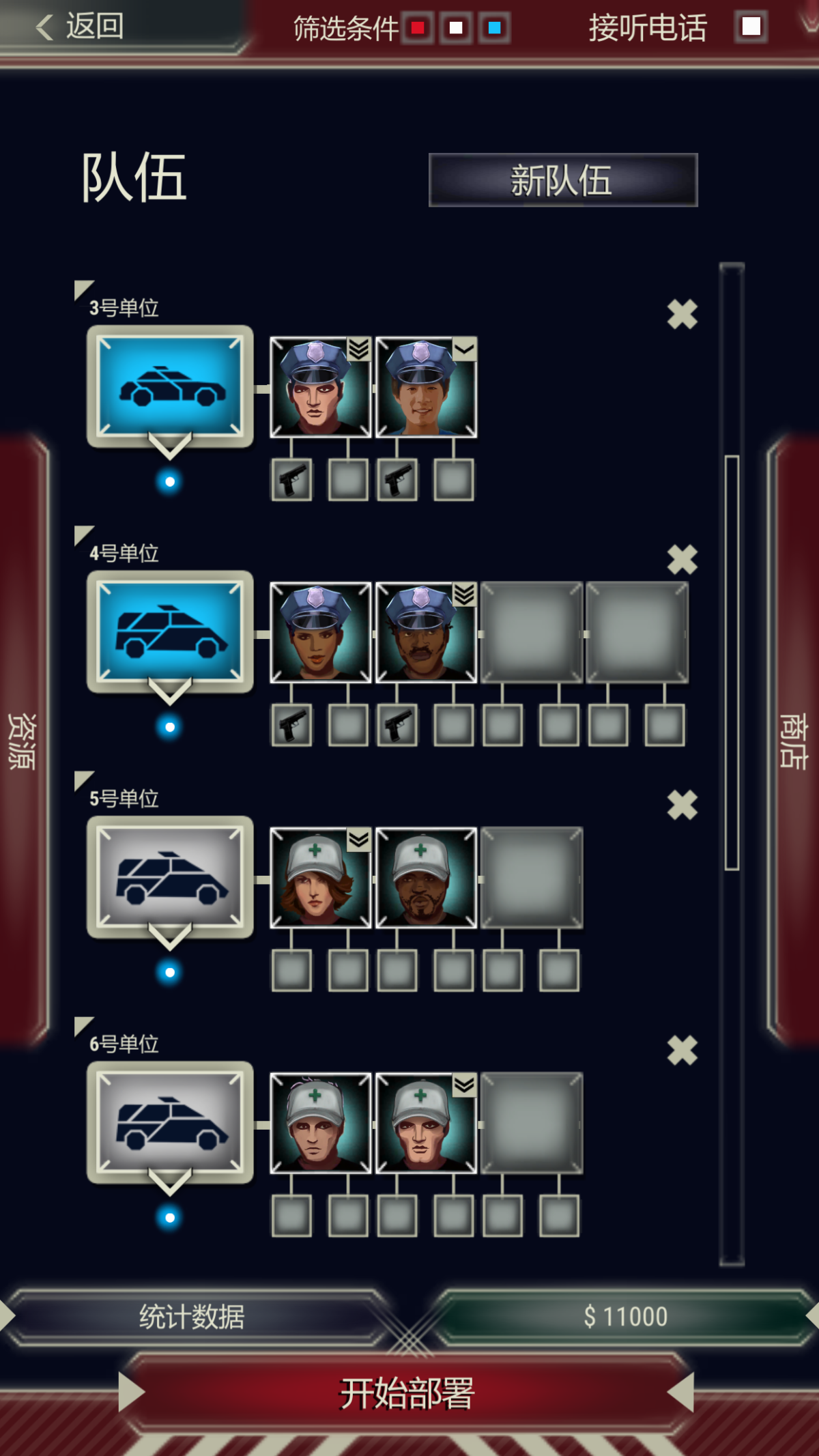Viewport: 819px width, 1456px height.
Task: Open the 商店 shop panel
Action: (794, 741)
